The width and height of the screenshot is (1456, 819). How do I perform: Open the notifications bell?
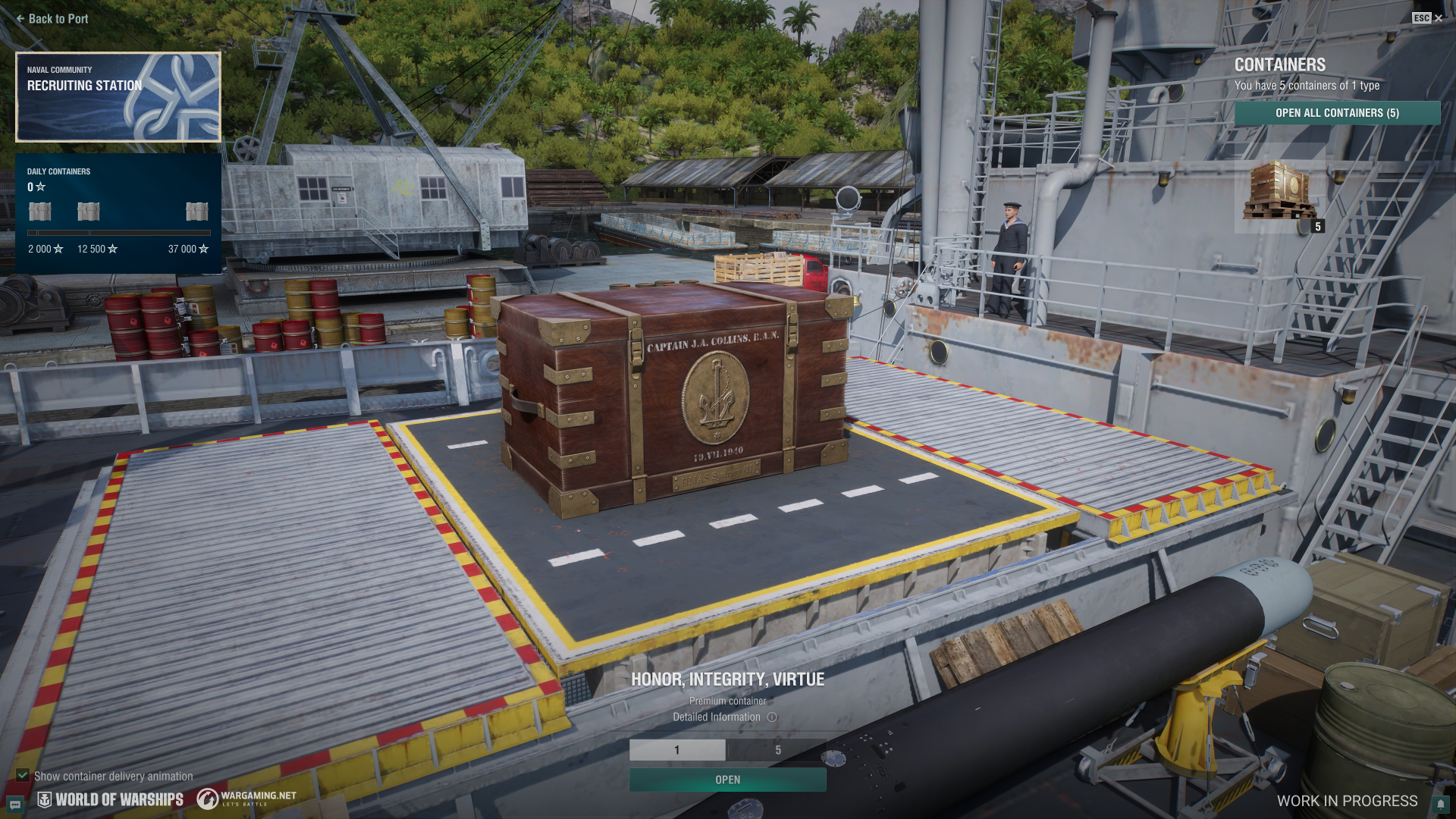(x=1440, y=804)
